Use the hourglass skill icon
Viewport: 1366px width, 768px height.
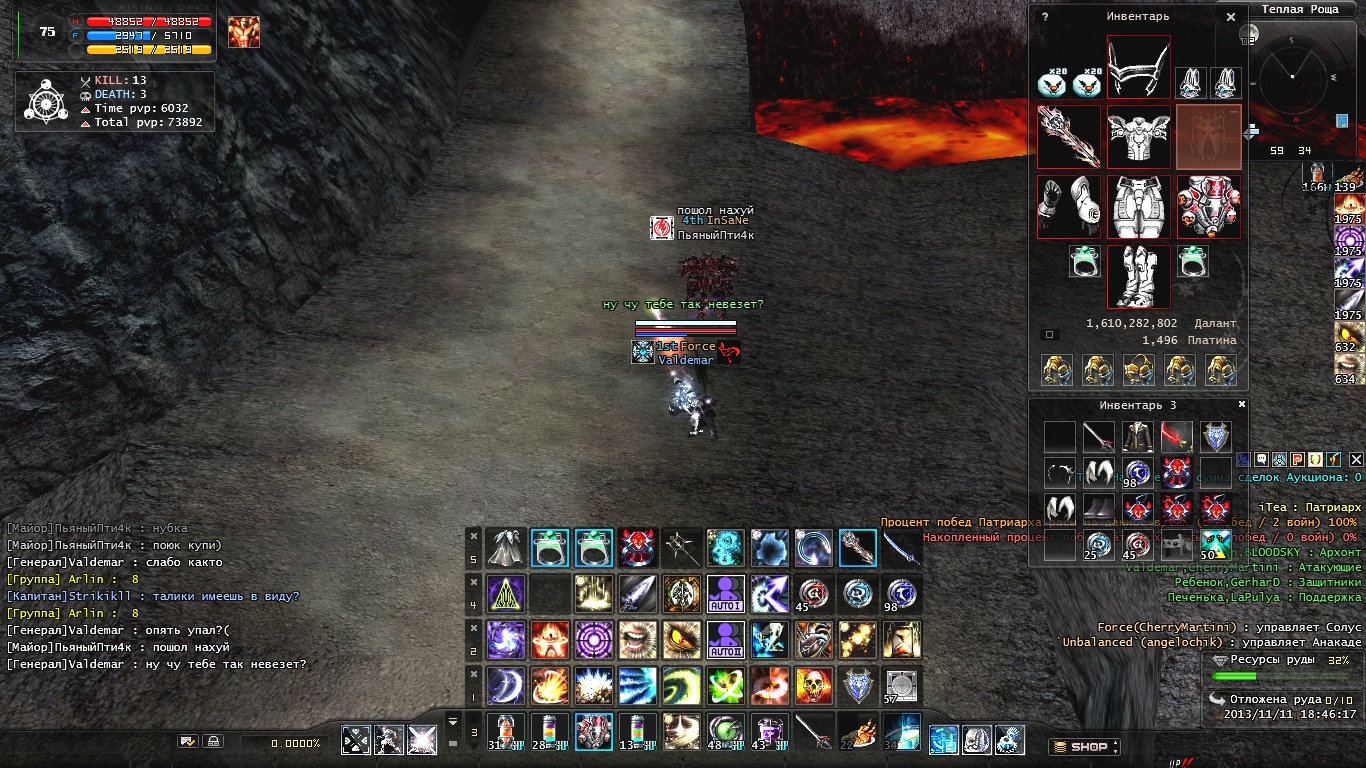click(901, 640)
